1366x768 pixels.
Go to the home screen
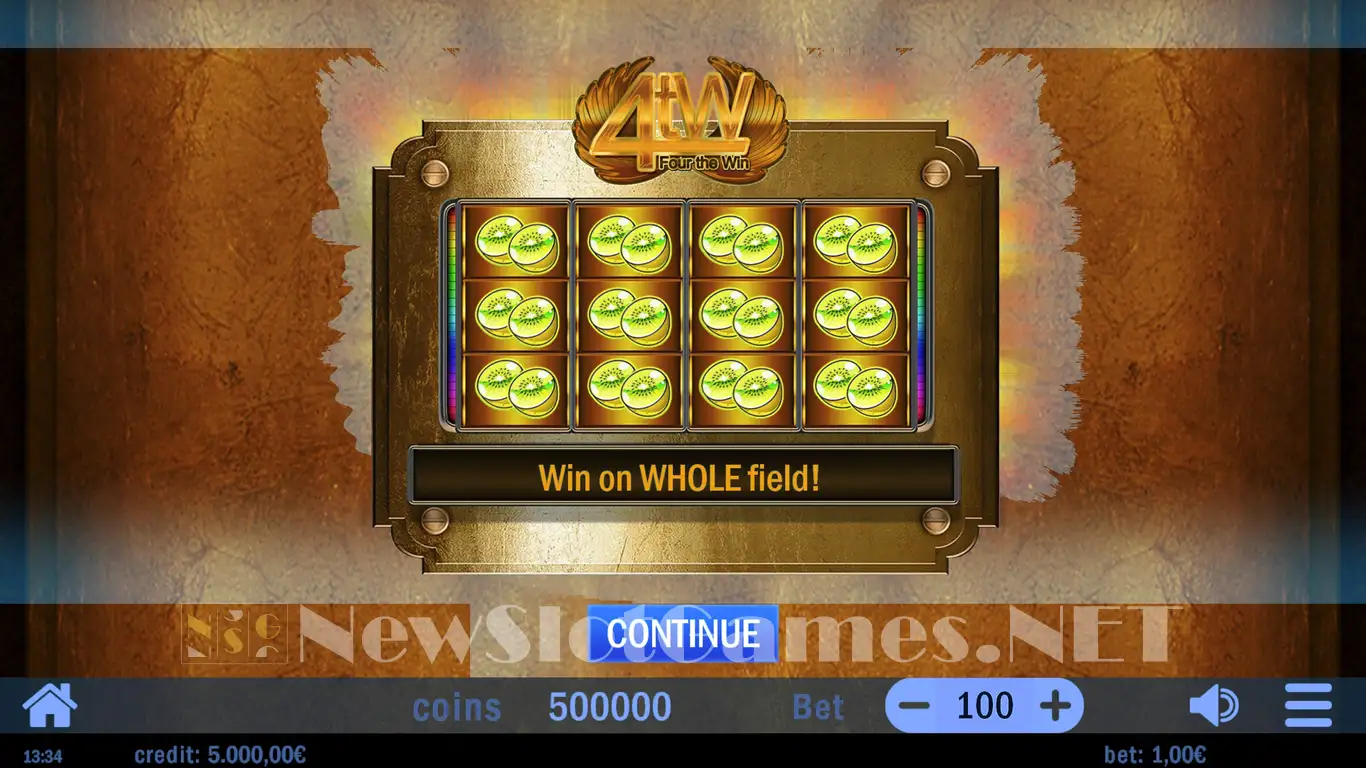[x=49, y=705]
